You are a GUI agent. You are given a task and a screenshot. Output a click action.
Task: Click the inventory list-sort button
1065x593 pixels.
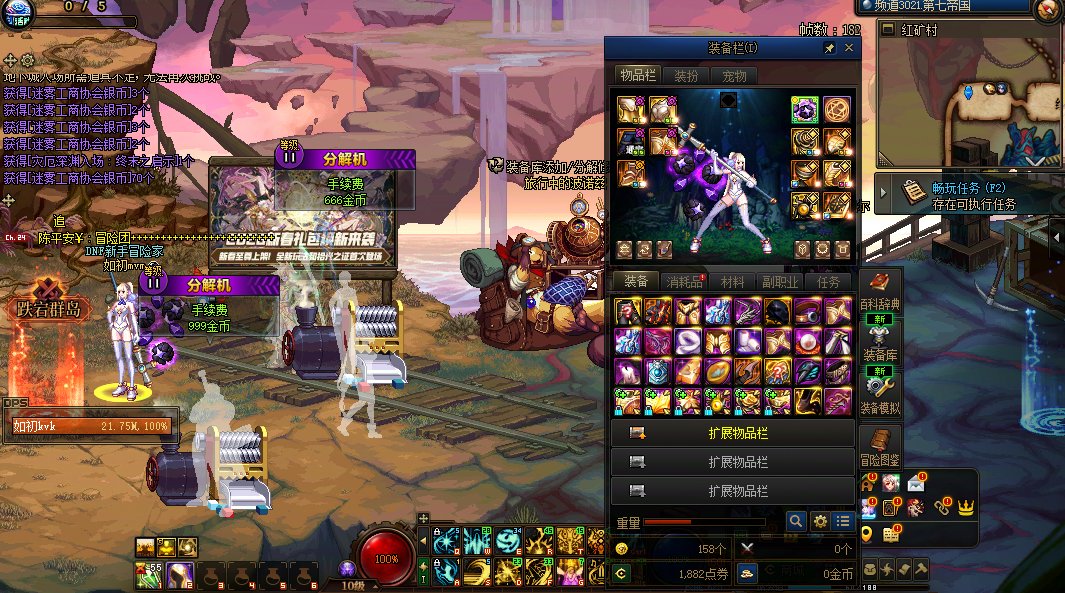pyautogui.click(x=843, y=521)
